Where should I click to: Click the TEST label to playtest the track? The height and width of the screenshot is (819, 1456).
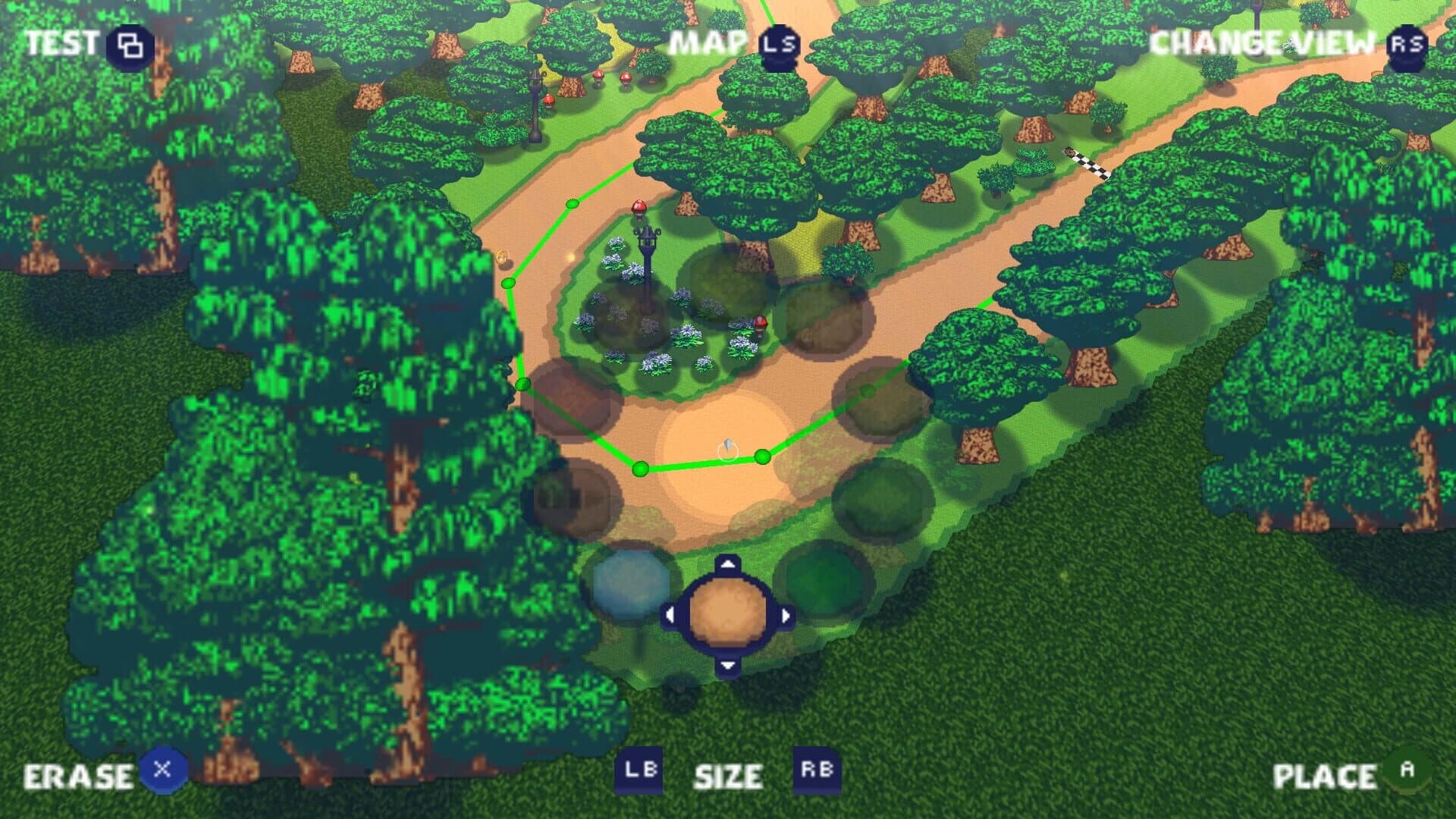pyautogui.click(x=61, y=44)
